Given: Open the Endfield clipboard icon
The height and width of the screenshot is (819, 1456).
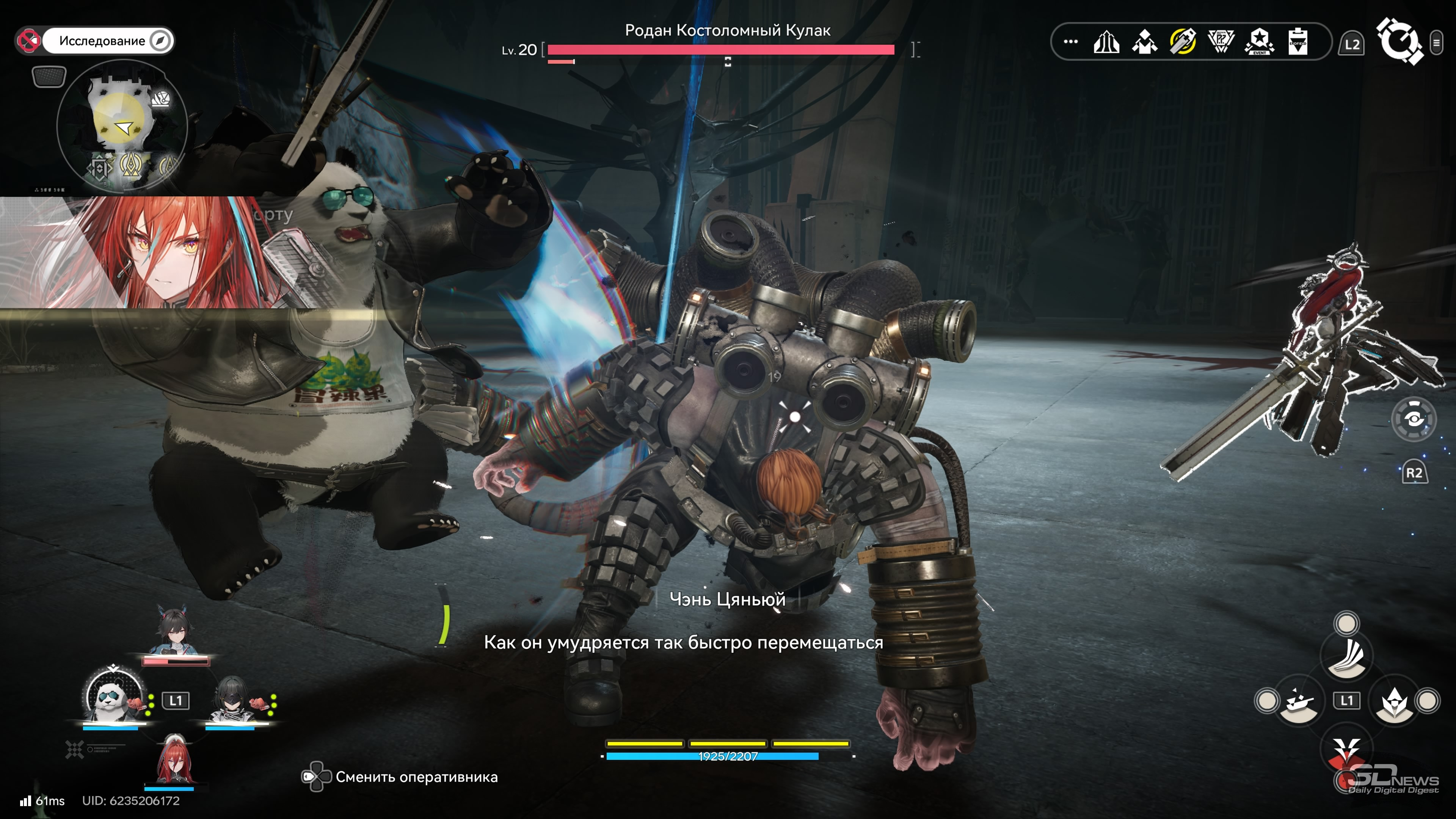Looking at the screenshot, I should (x=1298, y=41).
